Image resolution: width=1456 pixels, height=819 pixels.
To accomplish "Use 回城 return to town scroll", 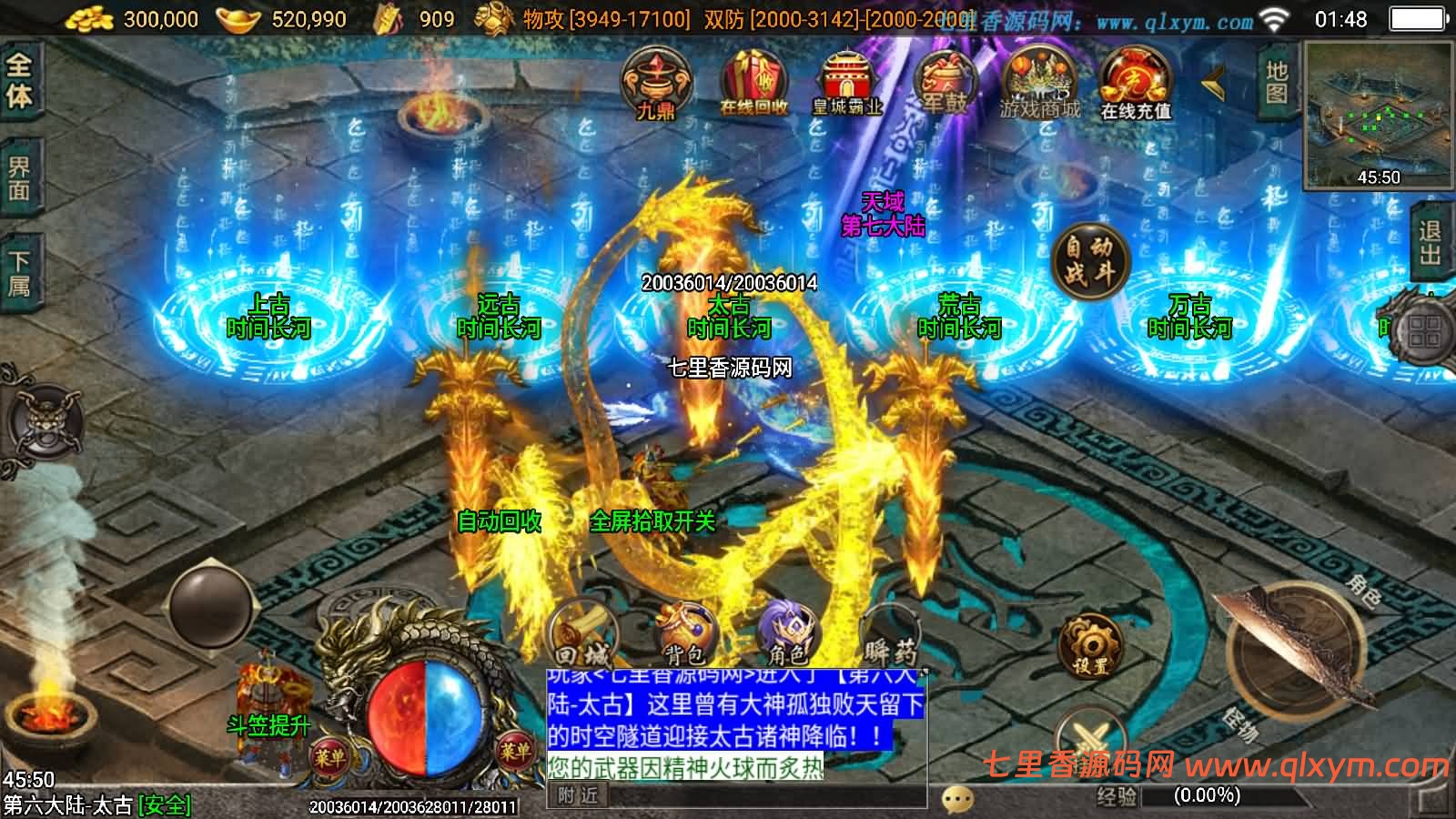I will (582, 634).
